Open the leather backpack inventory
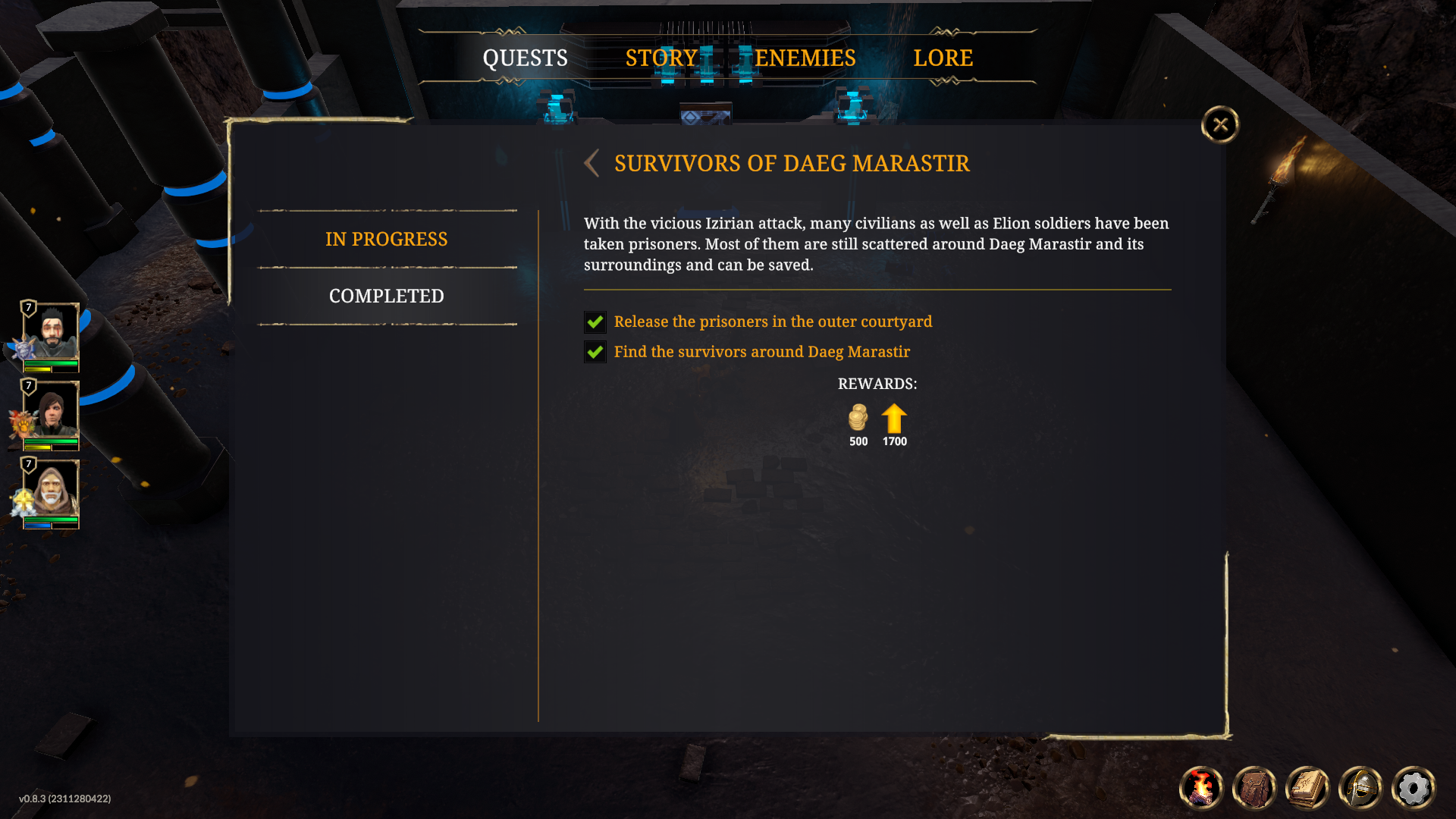 point(1254,788)
